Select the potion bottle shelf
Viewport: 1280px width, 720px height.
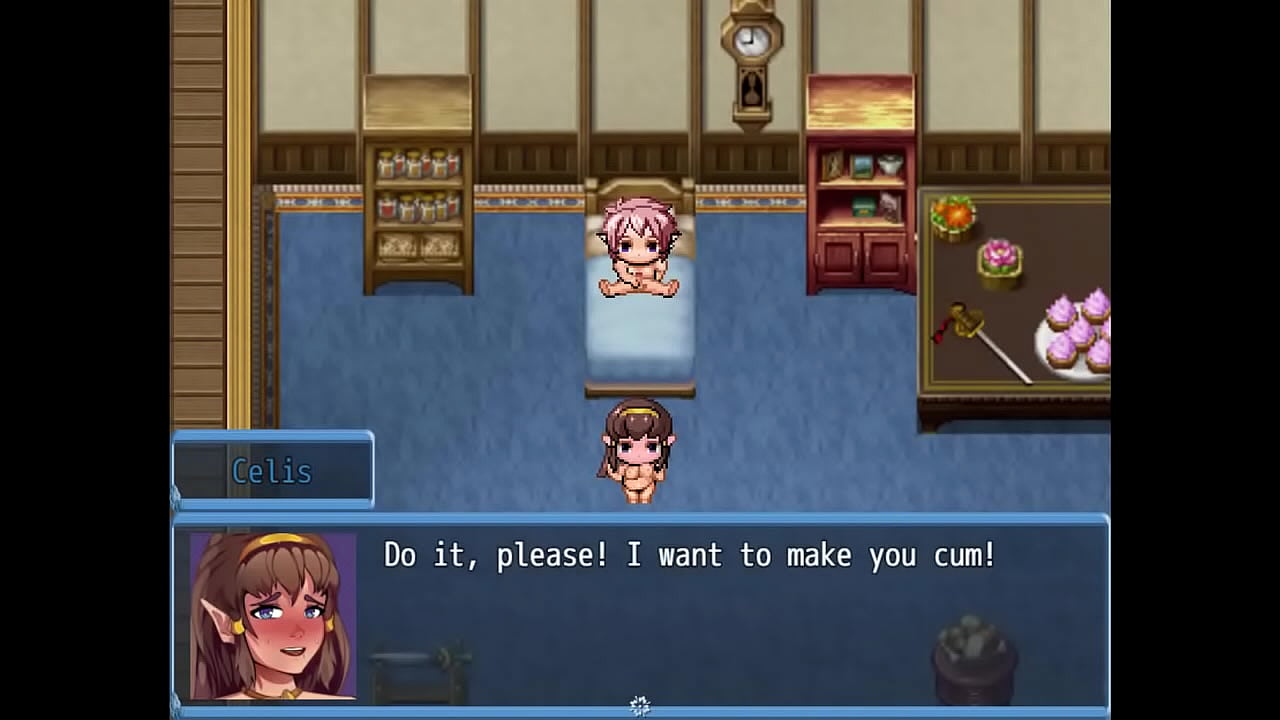(x=414, y=200)
